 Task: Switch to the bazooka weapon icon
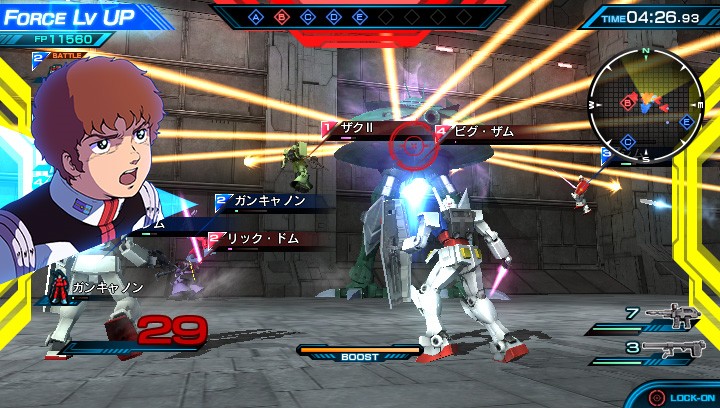(x=669, y=348)
